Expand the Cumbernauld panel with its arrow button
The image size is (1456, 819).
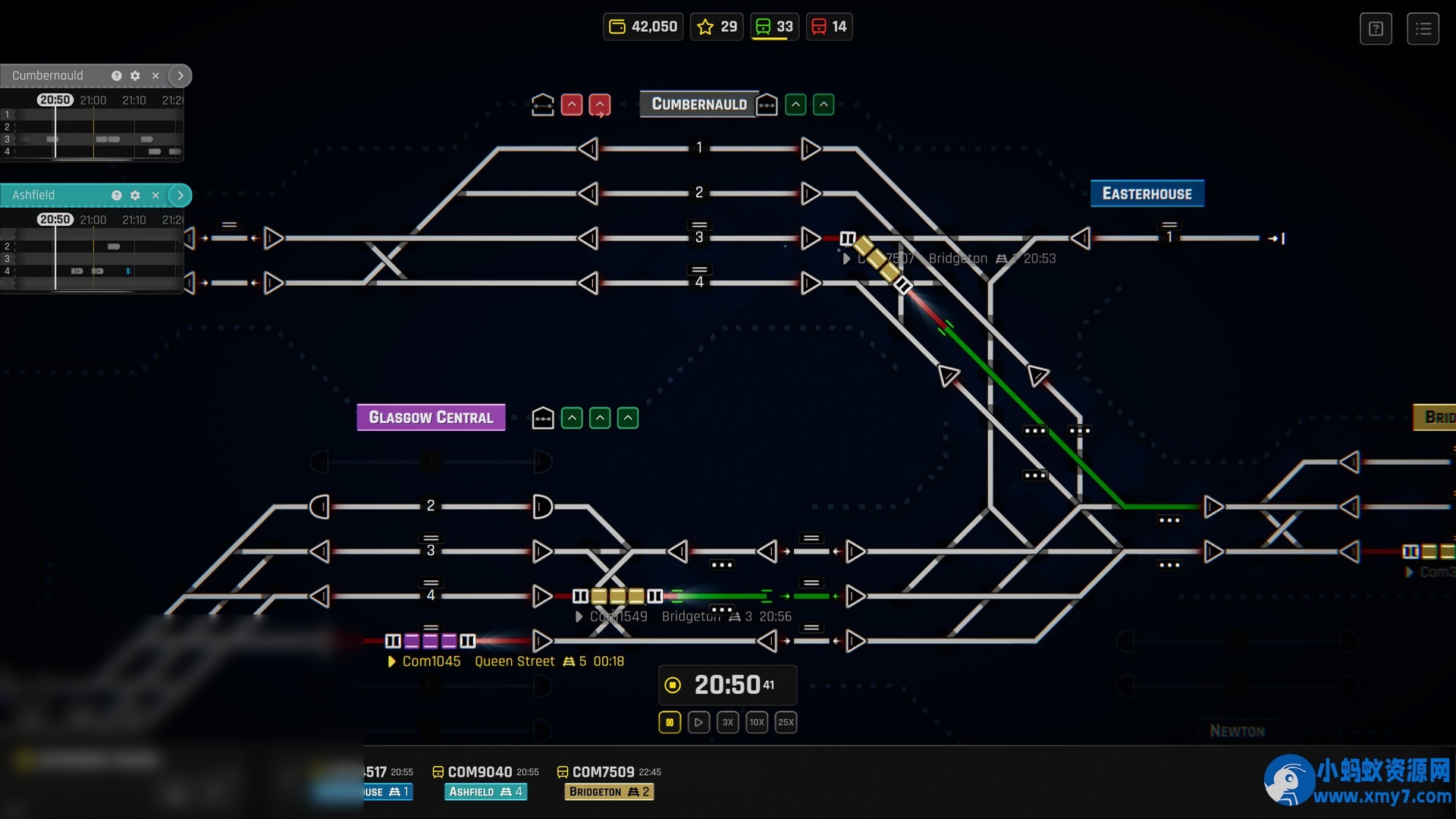180,76
